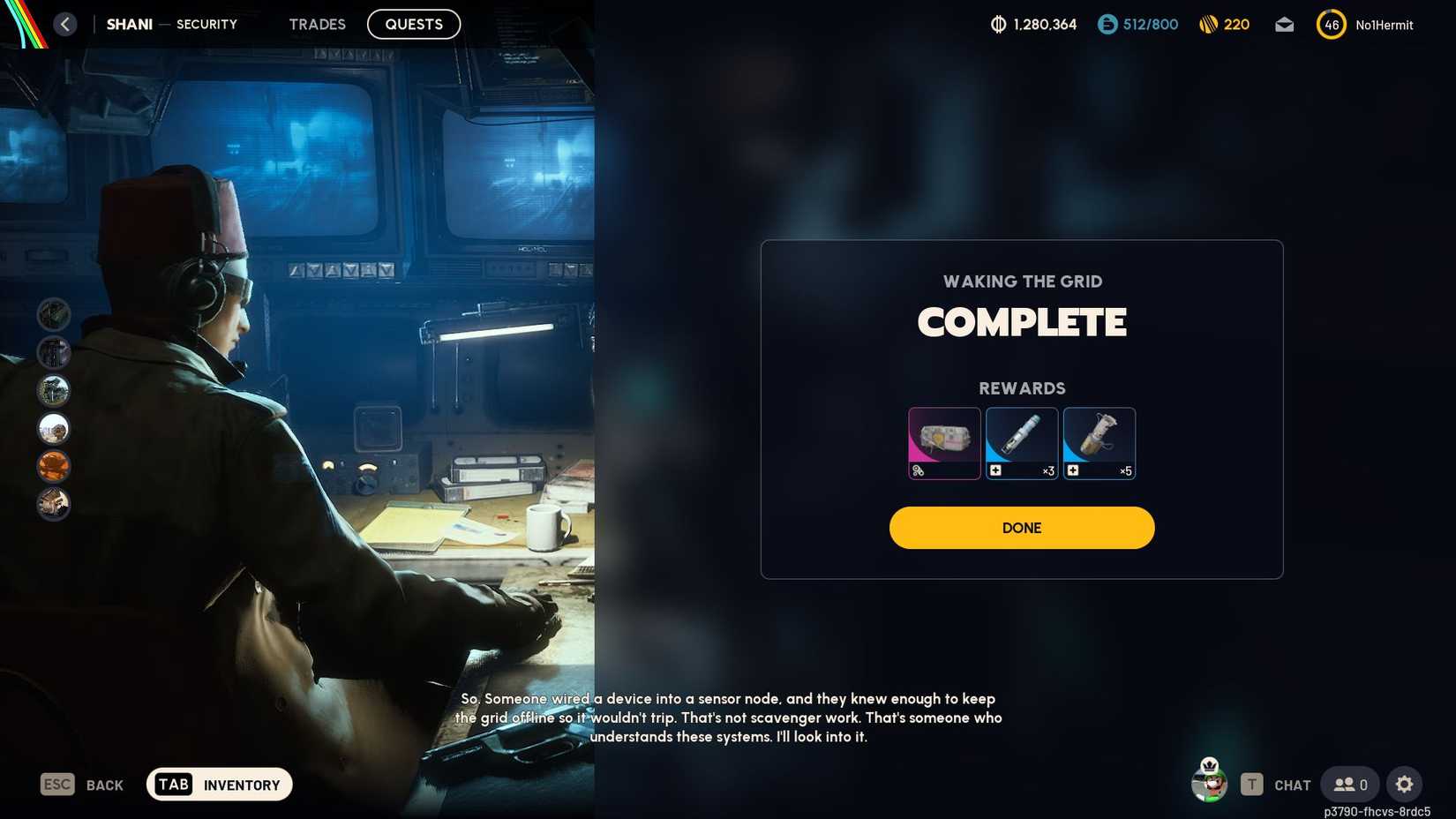Click the Luigi player avatar bottom right
The width and height of the screenshot is (1456, 819).
(1210, 784)
